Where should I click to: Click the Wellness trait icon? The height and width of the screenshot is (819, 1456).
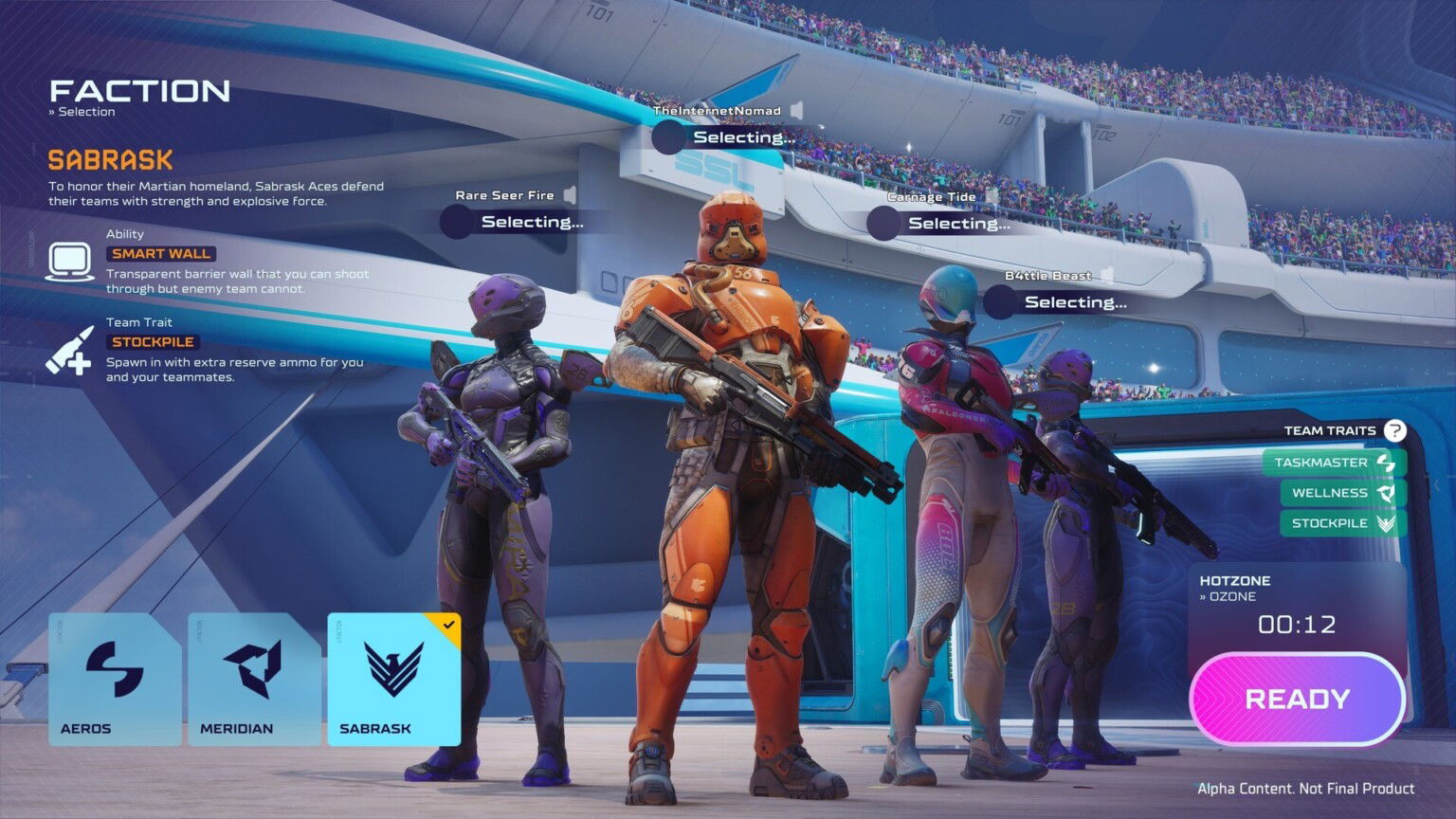[1387, 493]
